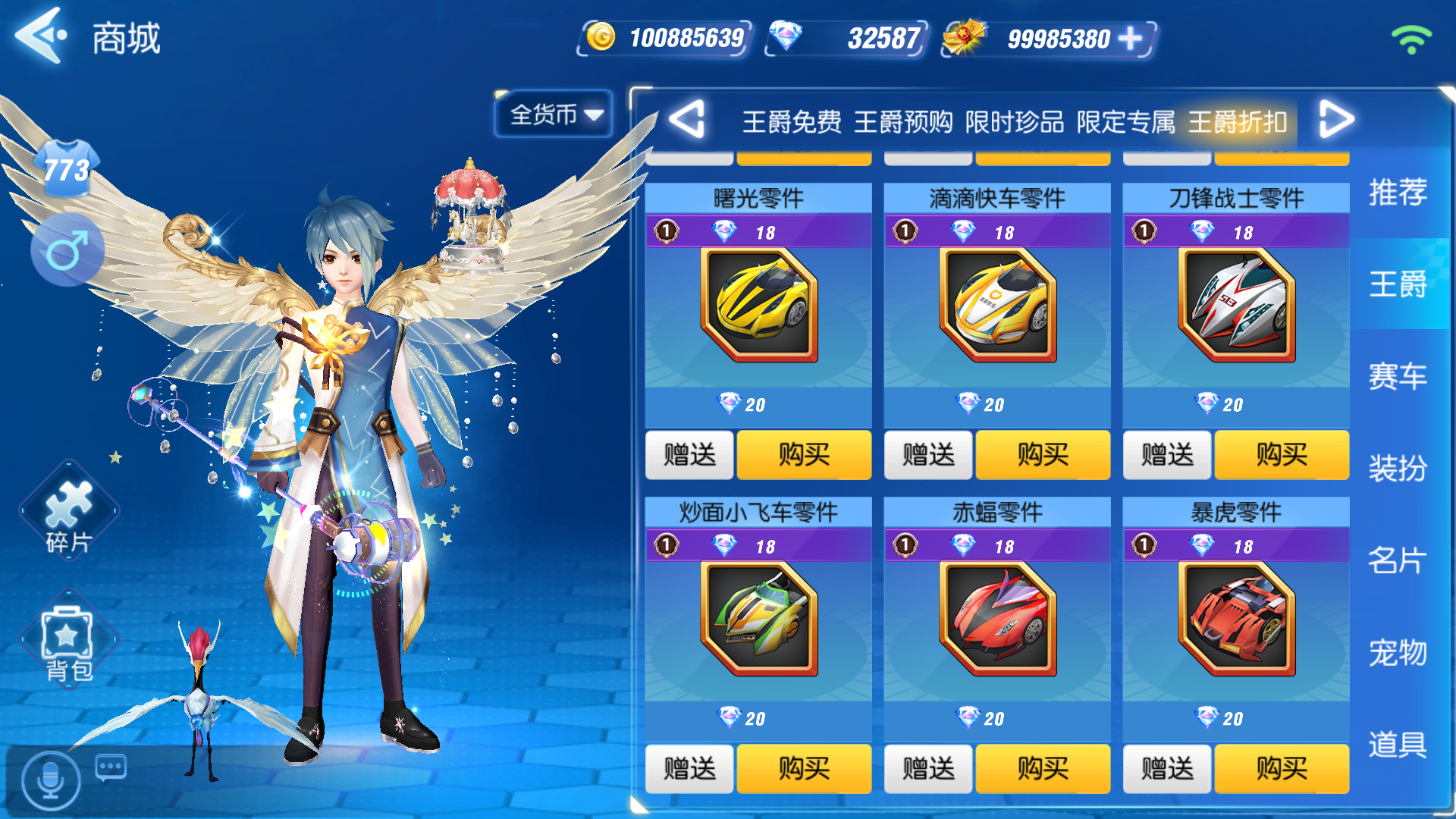This screenshot has height=819, width=1456.
Task: Open the 全货币 currency filter dropdown
Action: pyautogui.click(x=552, y=114)
